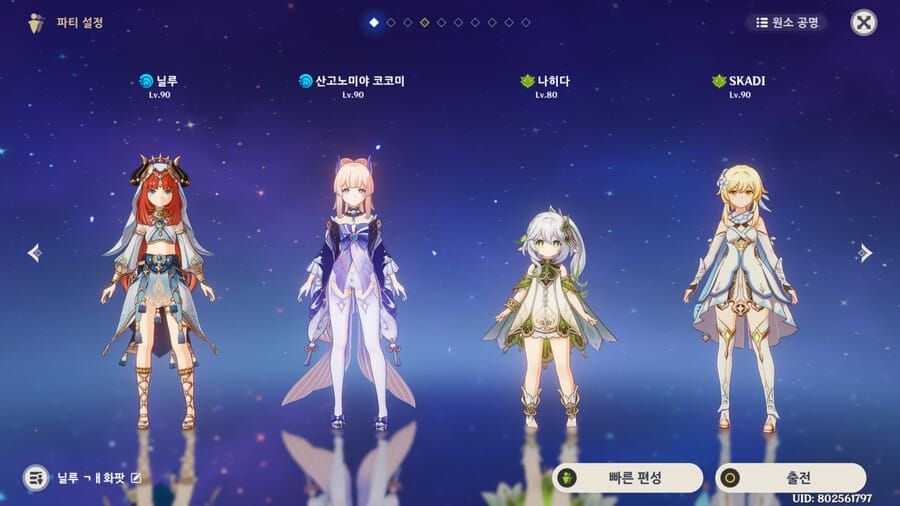The width and height of the screenshot is (900, 506).
Task: Jump to the fourth party page dot
Action: click(x=424, y=22)
